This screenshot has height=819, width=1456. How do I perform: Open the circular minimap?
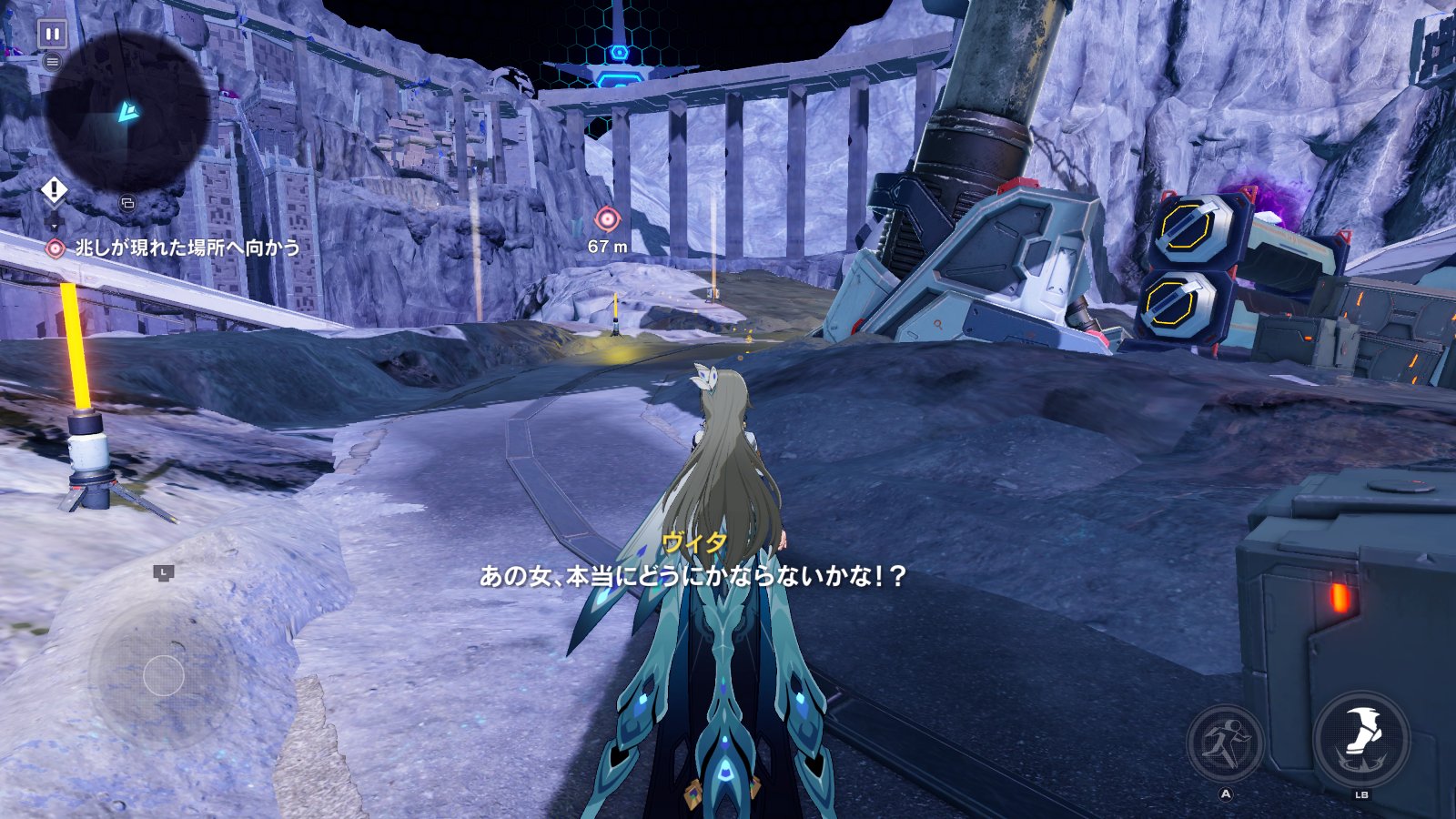tap(127, 111)
